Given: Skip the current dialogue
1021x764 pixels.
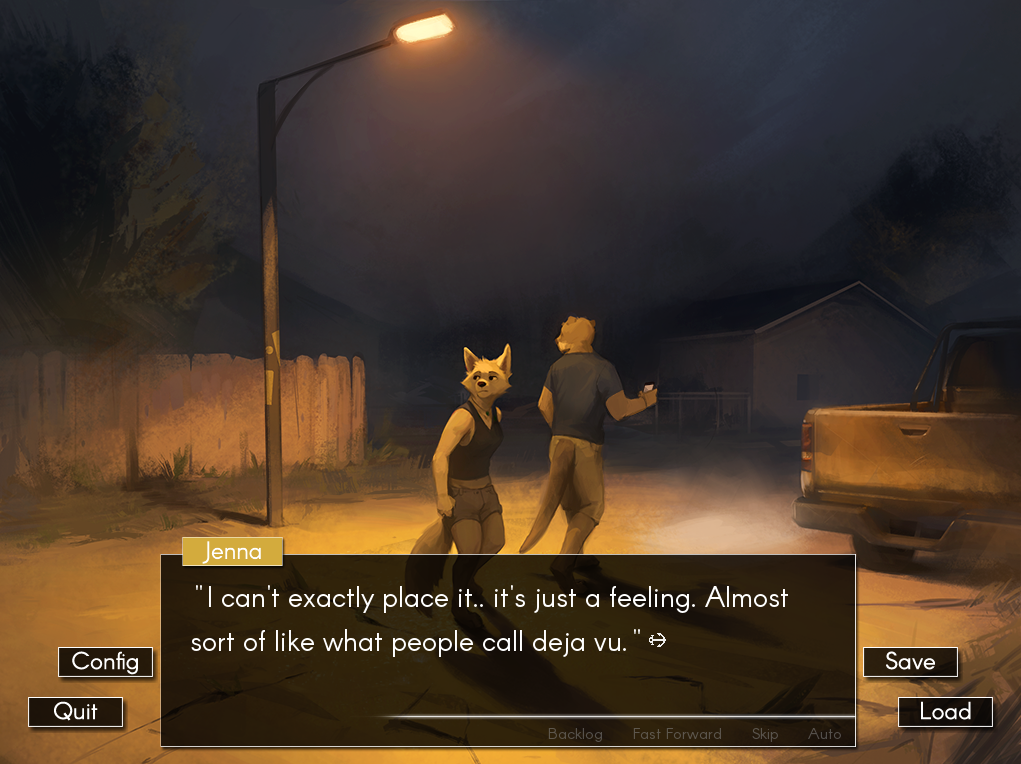Looking at the screenshot, I should tap(765, 734).
